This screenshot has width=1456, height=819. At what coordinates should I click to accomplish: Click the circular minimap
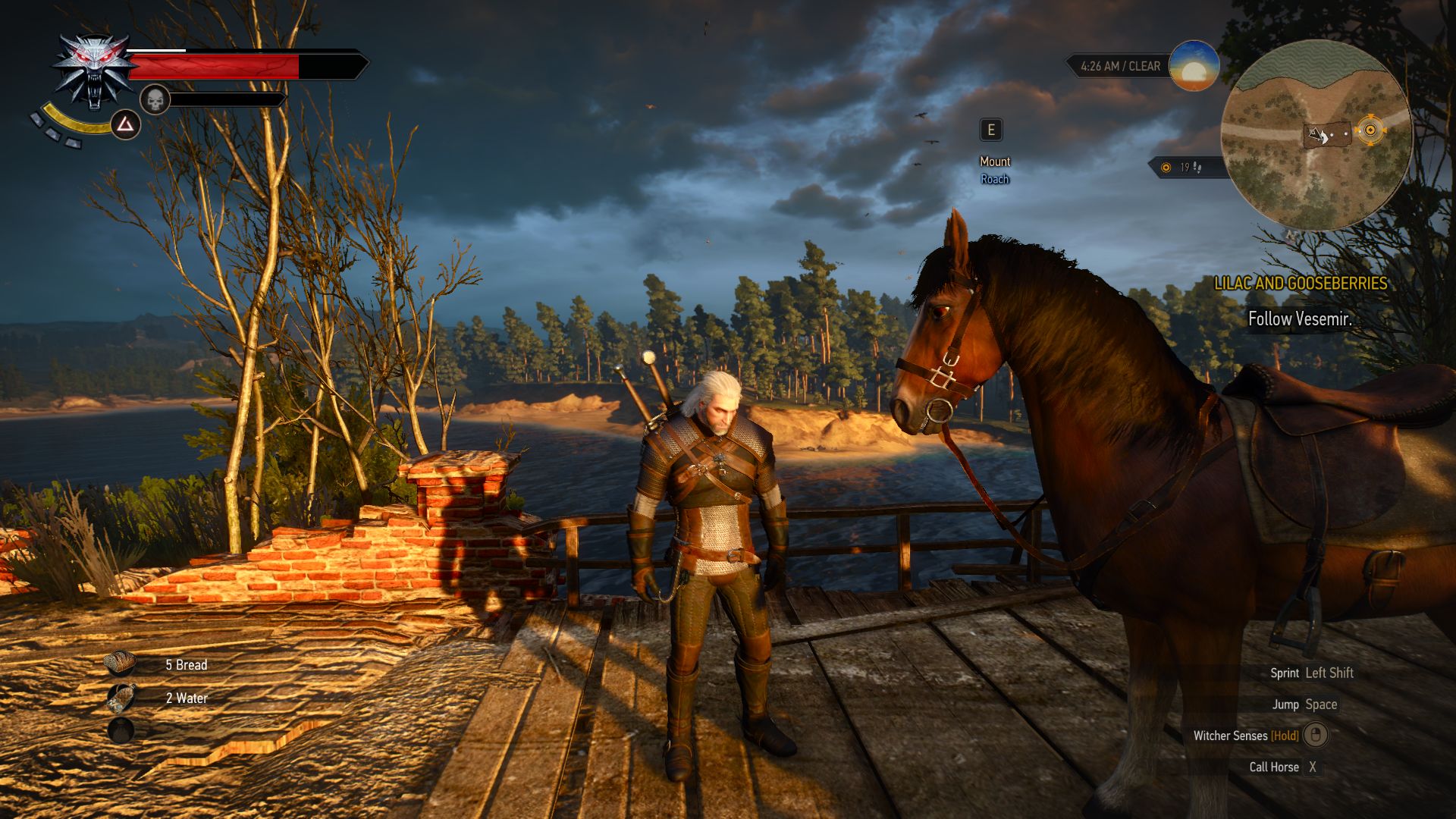click(1316, 135)
